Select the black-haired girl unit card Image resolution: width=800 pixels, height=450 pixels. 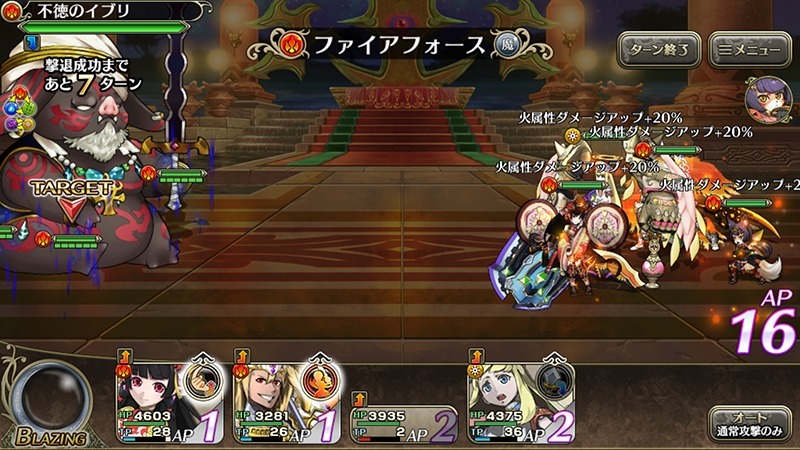(x=148, y=394)
